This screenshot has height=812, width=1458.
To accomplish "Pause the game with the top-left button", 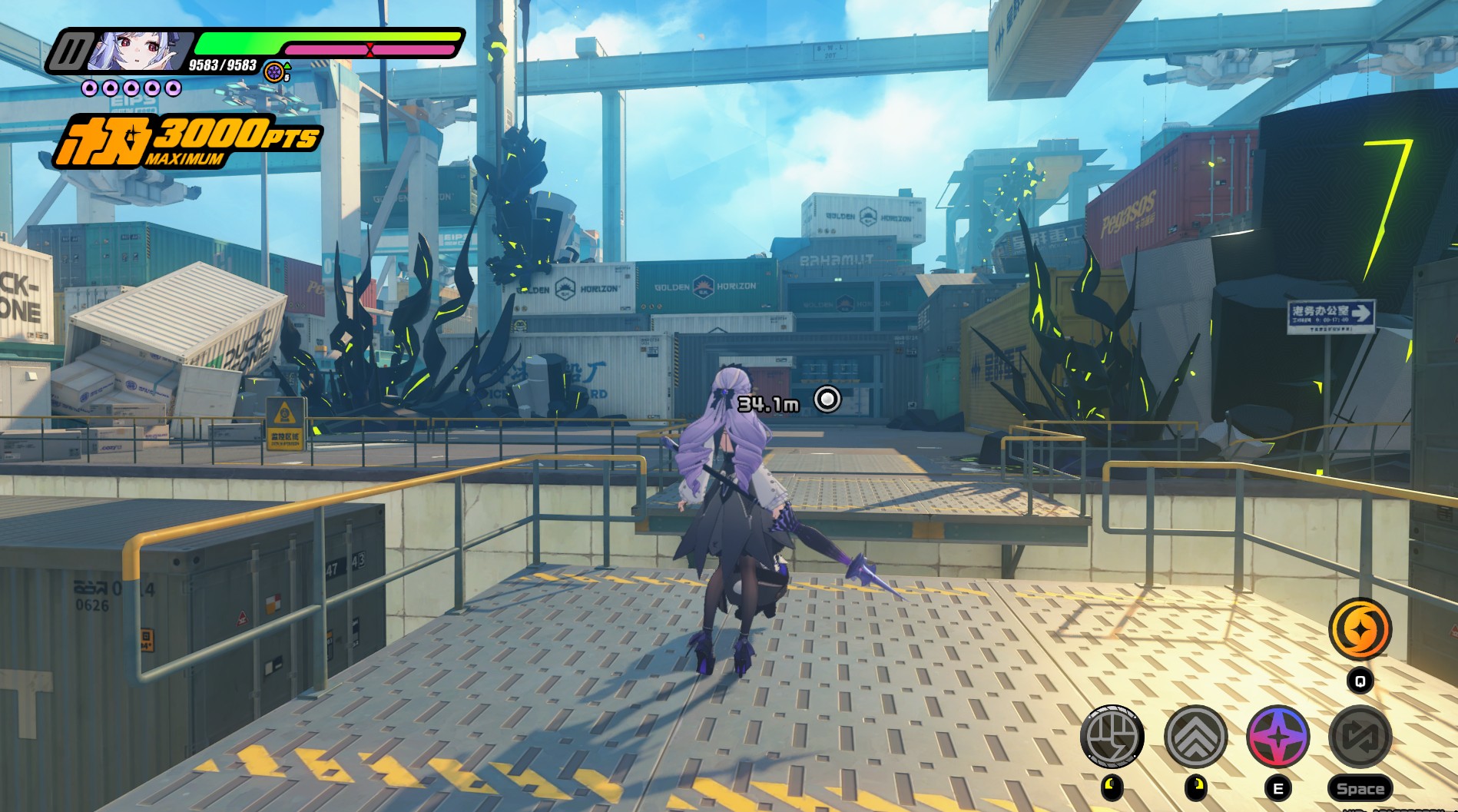I will pos(70,52).
